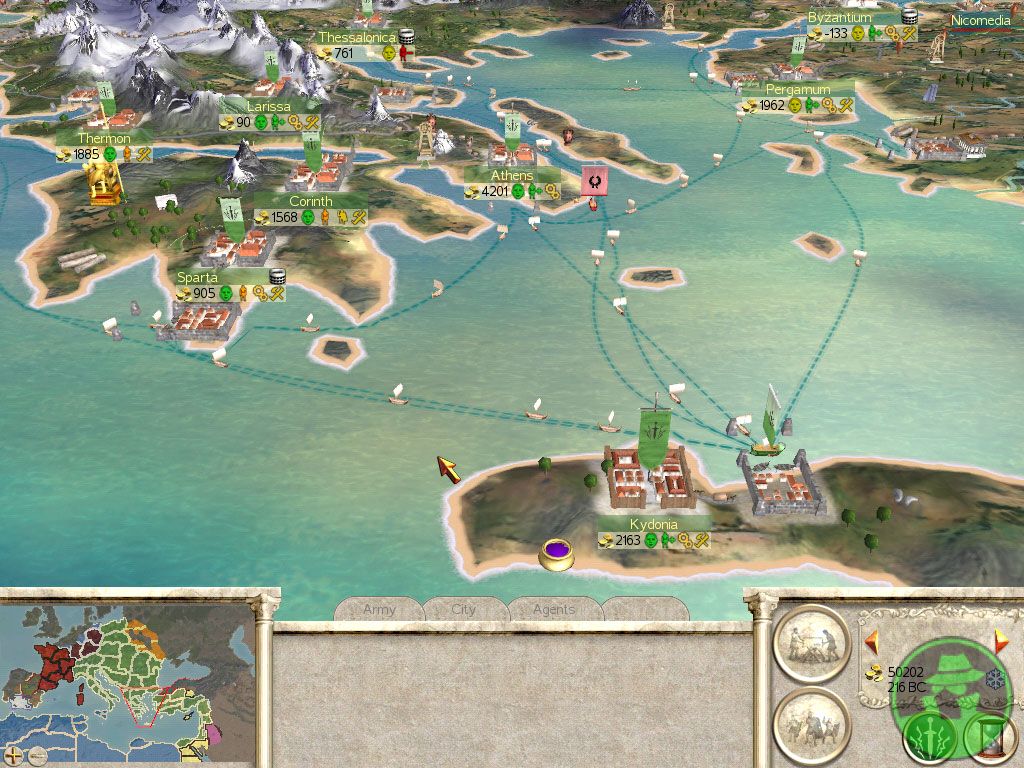This screenshot has height=768, width=1024.
Task: Select the Athens settlement label
Action: click(511, 176)
